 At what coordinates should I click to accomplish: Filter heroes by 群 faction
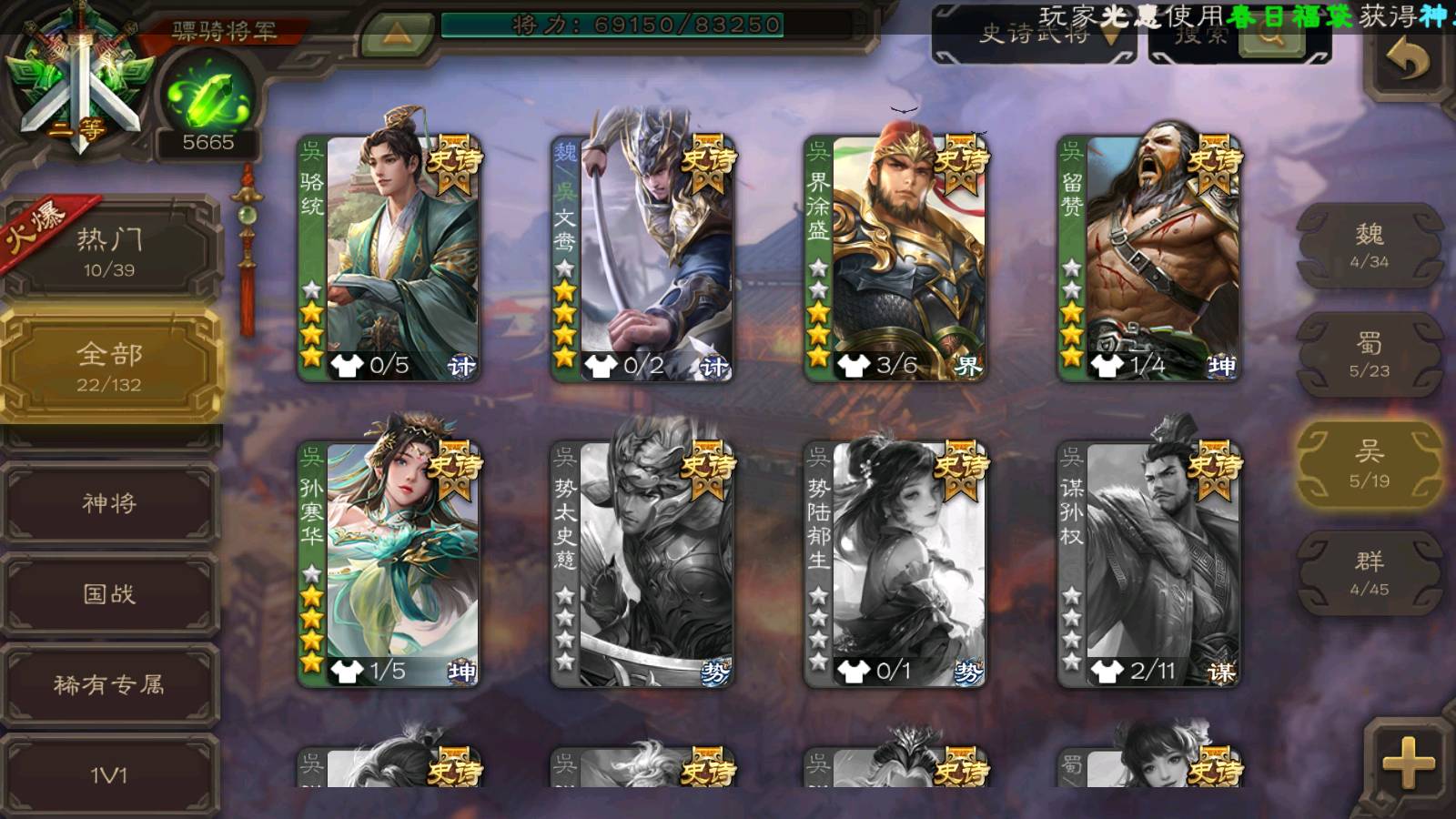[x=1369, y=573]
